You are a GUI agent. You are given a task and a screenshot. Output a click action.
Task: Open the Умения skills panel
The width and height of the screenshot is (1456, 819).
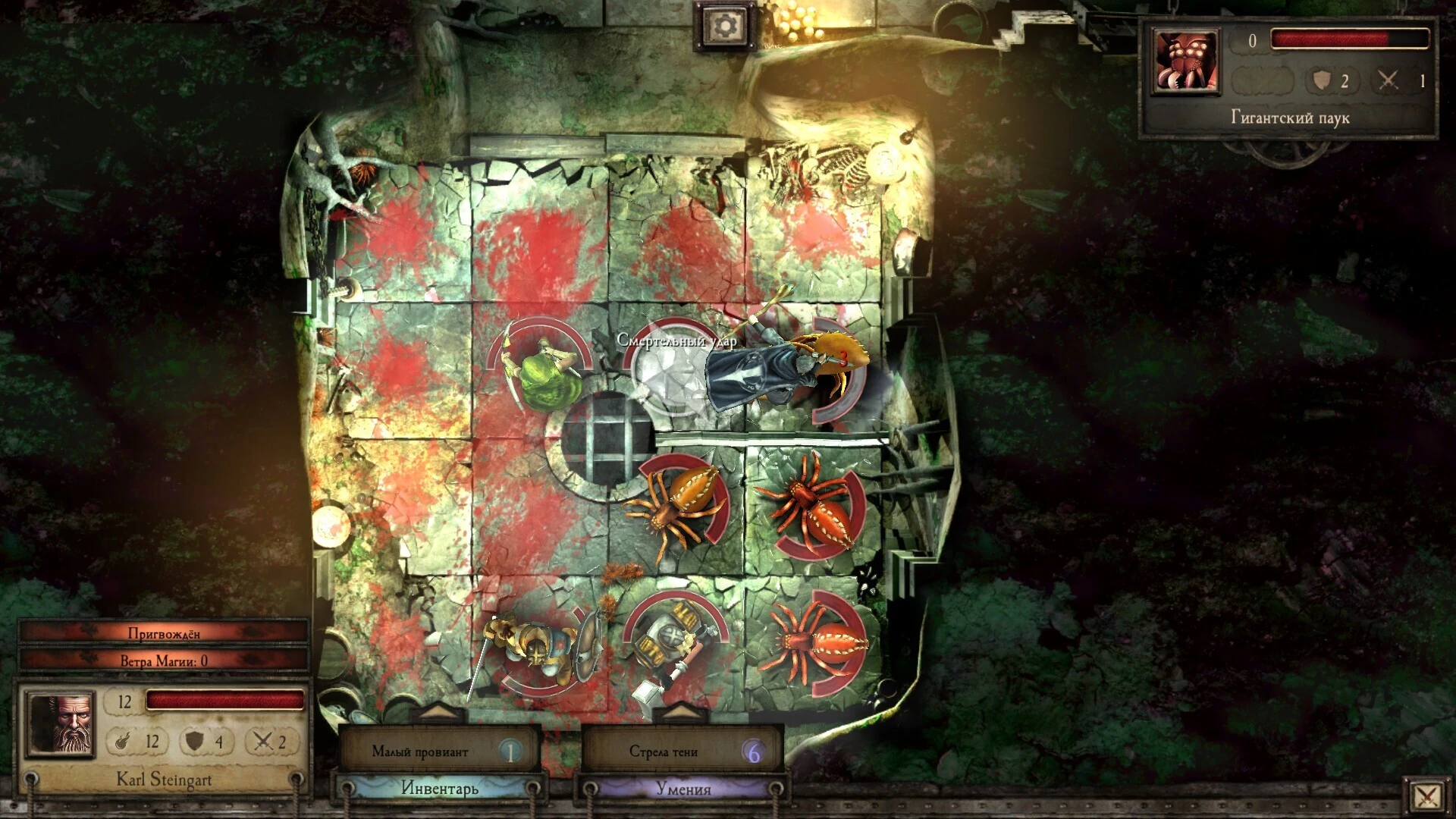(682, 789)
